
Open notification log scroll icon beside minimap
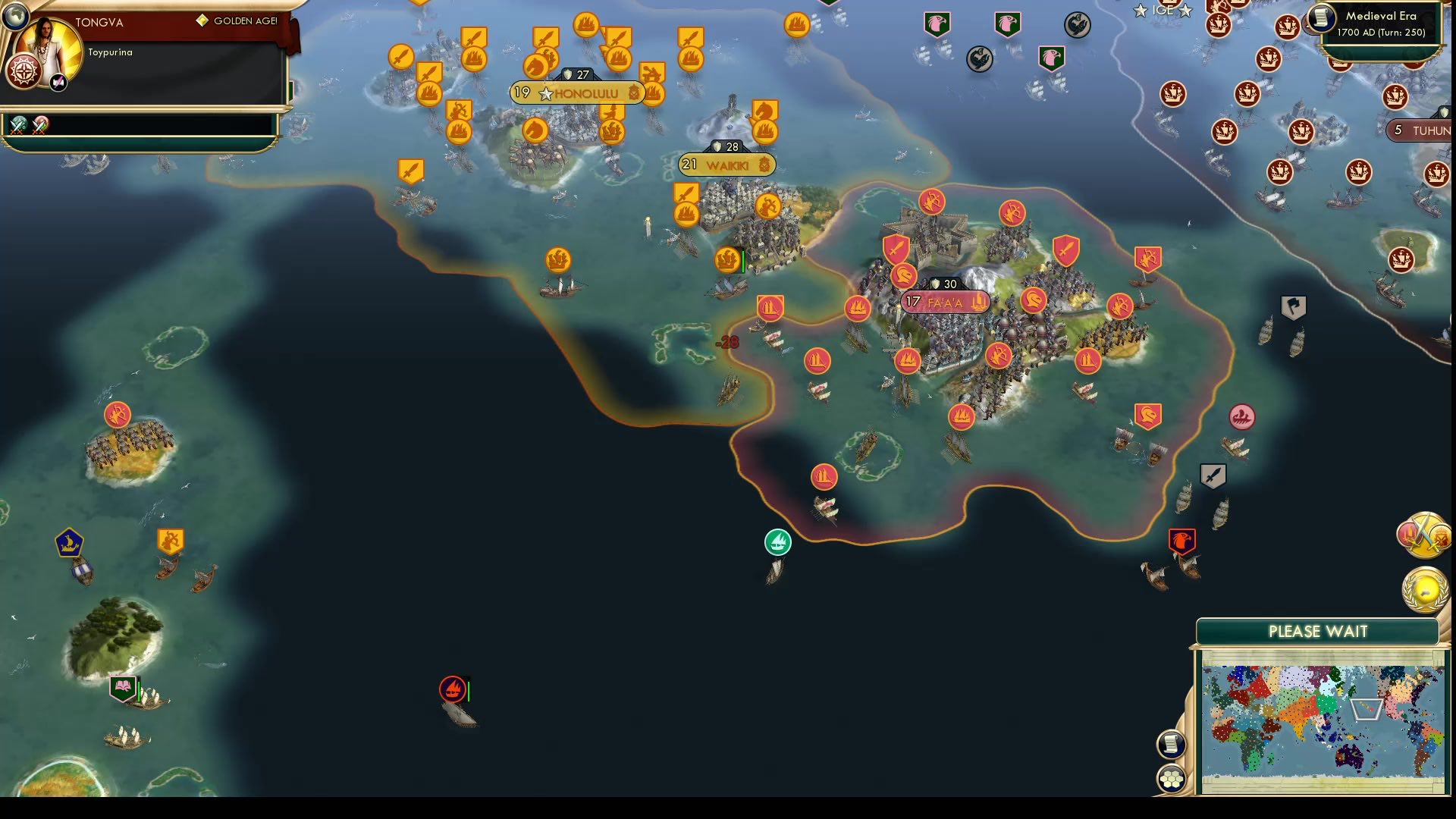pos(1170,745)
